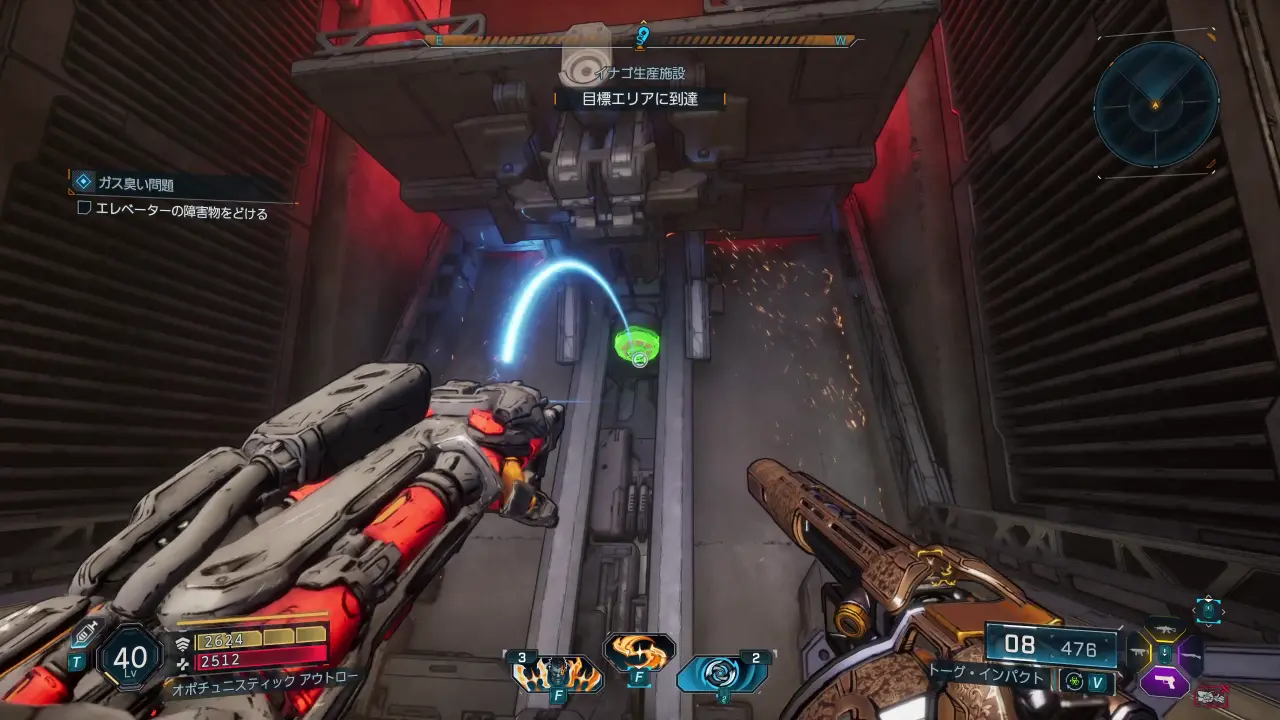Select the right purple shotgun slot
Screen dimensions: 1280x720
(x=1190, y=655)
